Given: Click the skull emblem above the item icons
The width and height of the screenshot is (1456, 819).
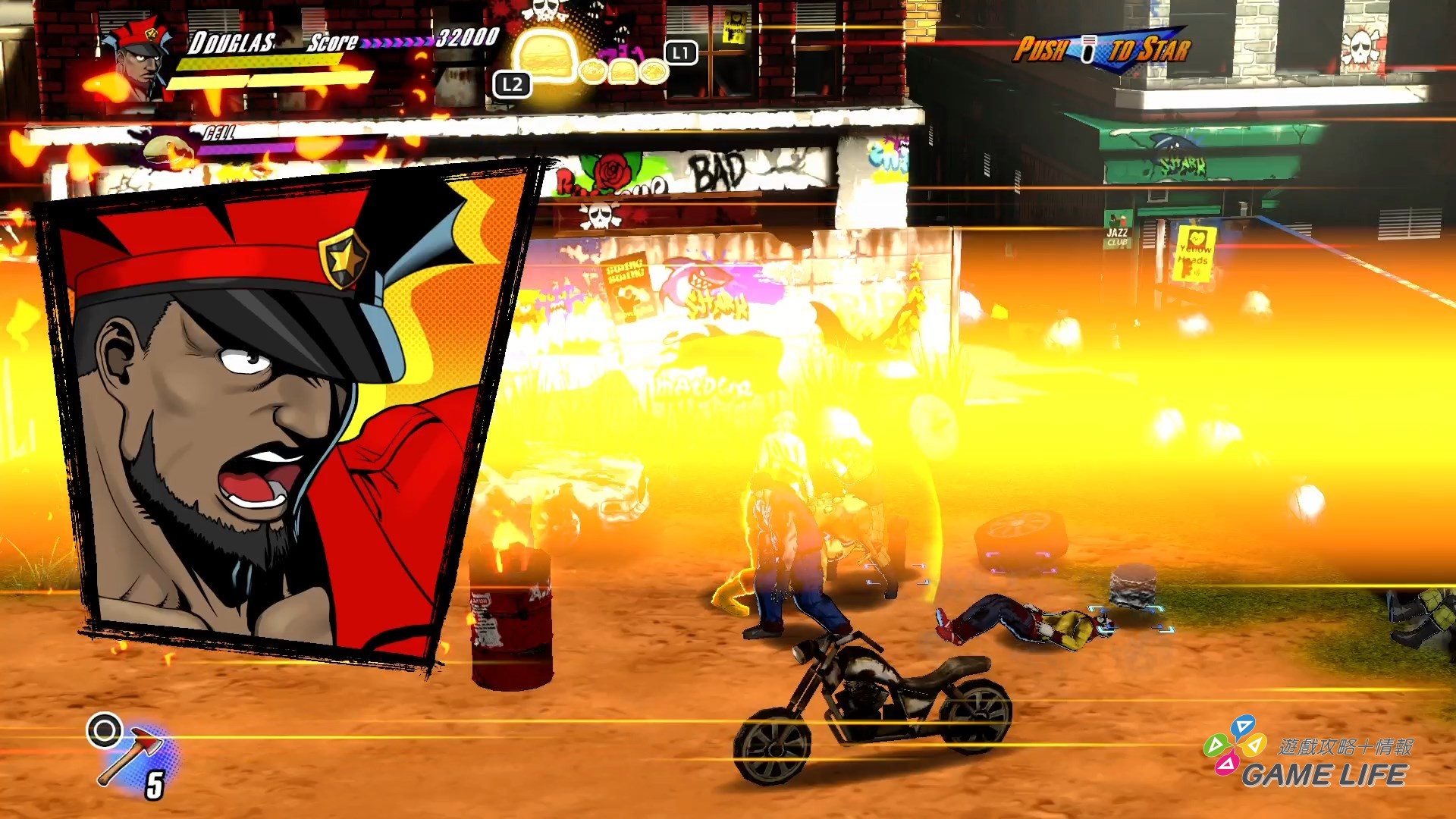Looking at the screenshot, I should (x=545, y=11).
